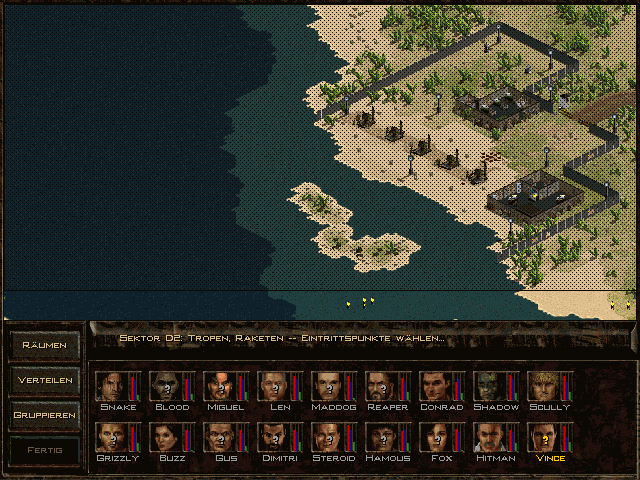Click the Maddog mercenary portrait
The height and width of the screenshot is (480, 640).
coord(328,386)
